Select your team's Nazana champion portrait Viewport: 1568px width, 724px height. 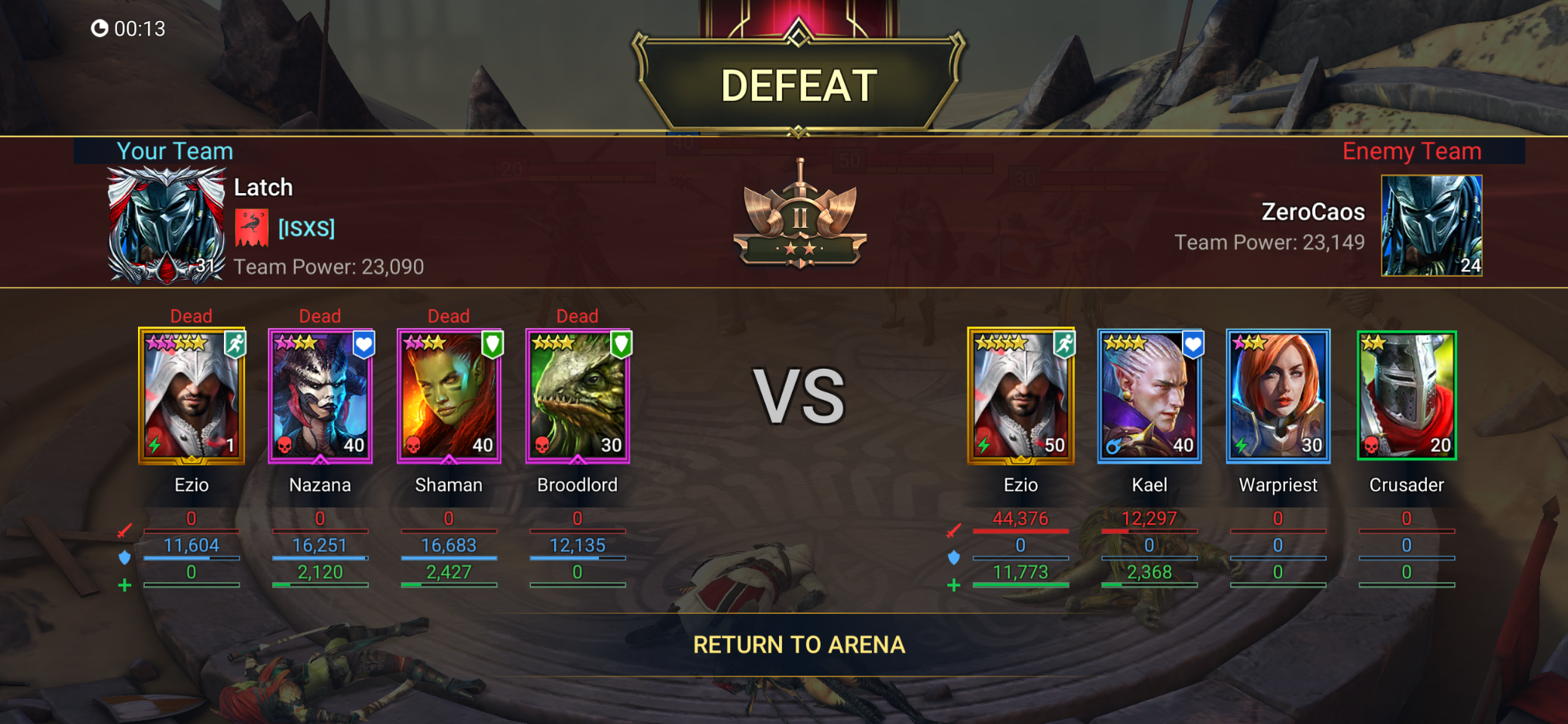pyautogui.click(x=320, y=396)
